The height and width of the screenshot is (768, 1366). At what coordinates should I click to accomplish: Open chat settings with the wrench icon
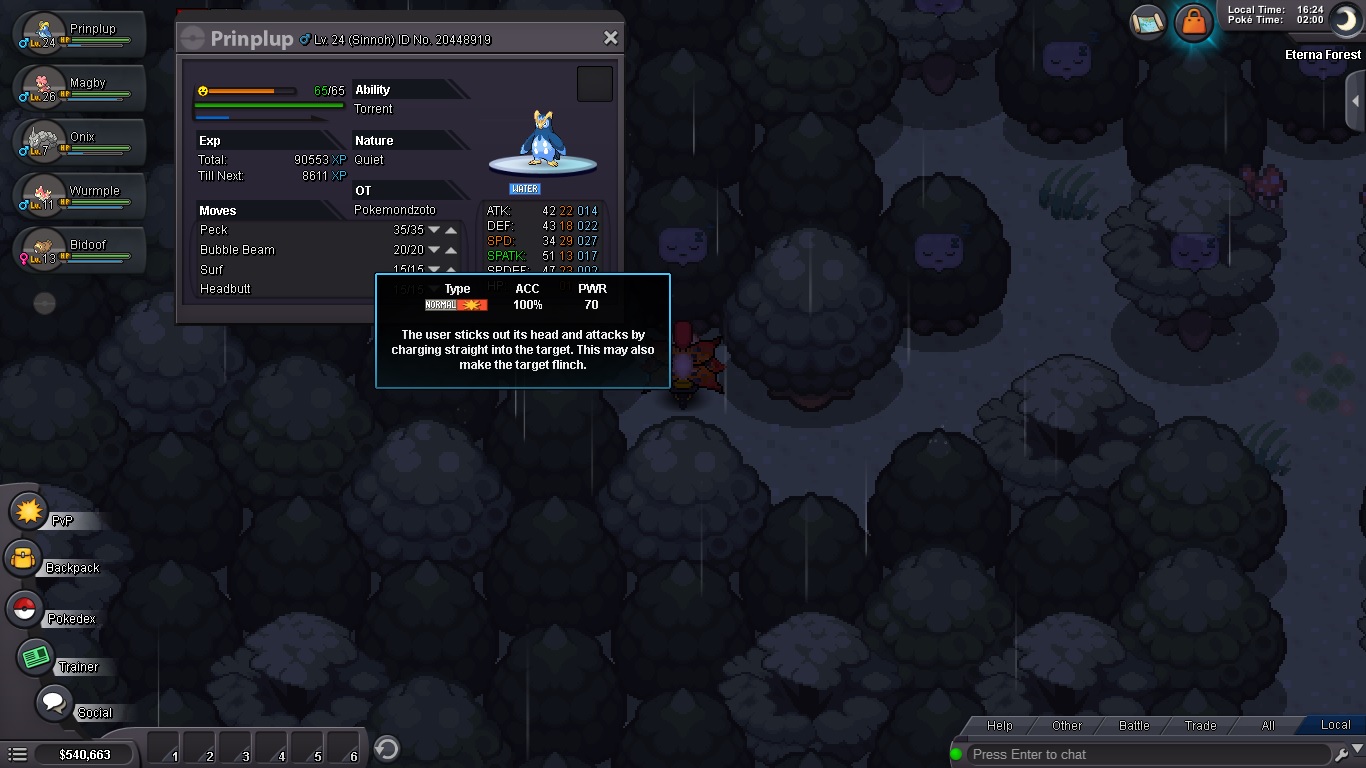coord(1342,754)
